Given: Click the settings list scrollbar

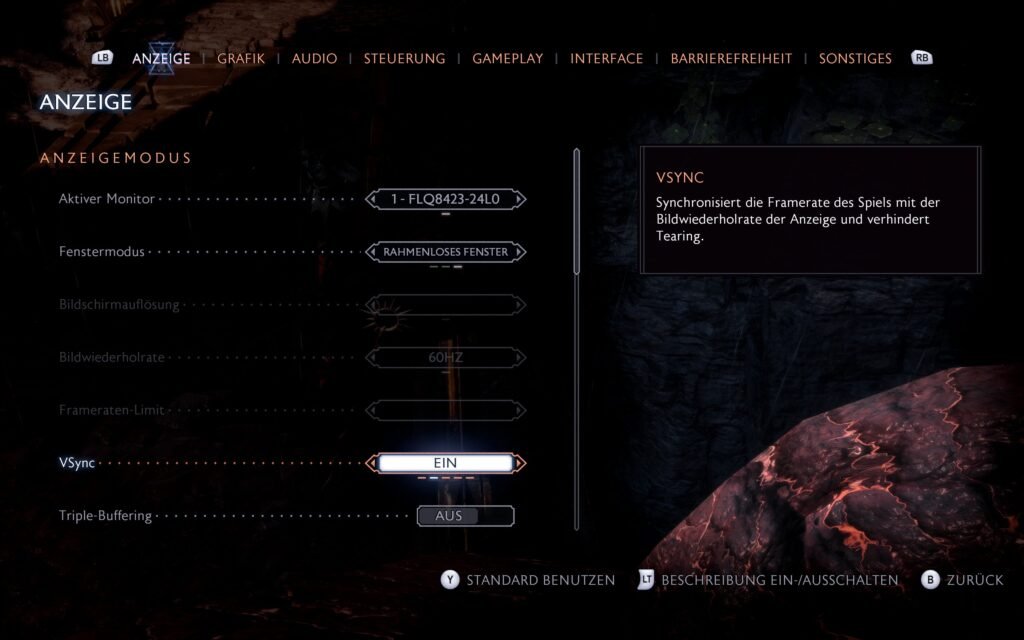Looking at the screenshot, I should pyautogui.click(x=576, y=211).
